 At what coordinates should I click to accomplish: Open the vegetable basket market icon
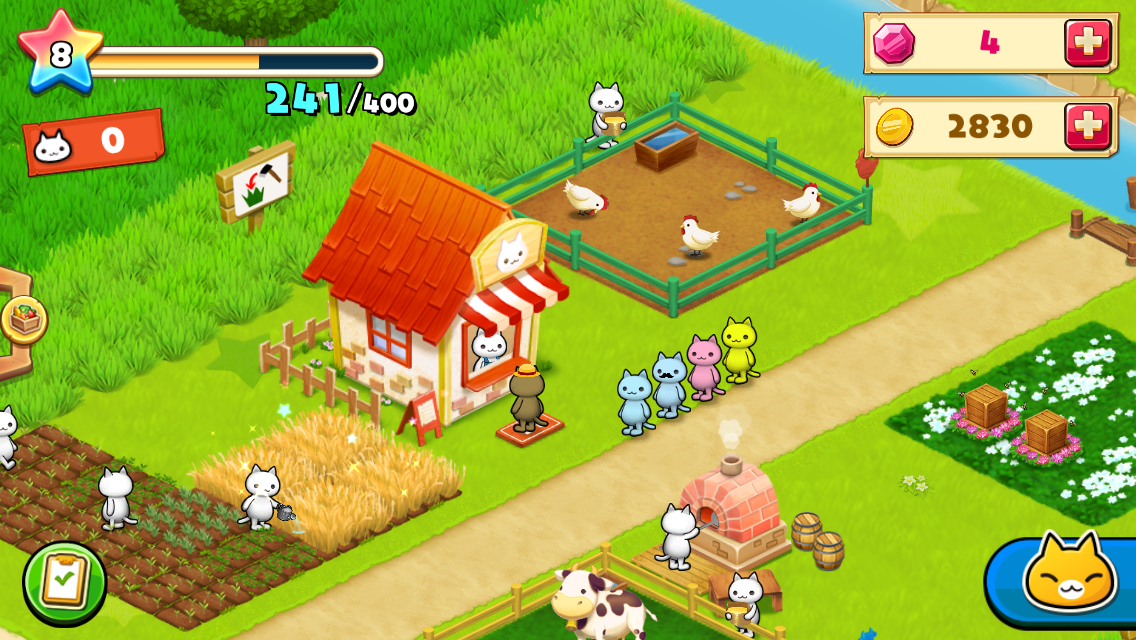click(23, 320)
